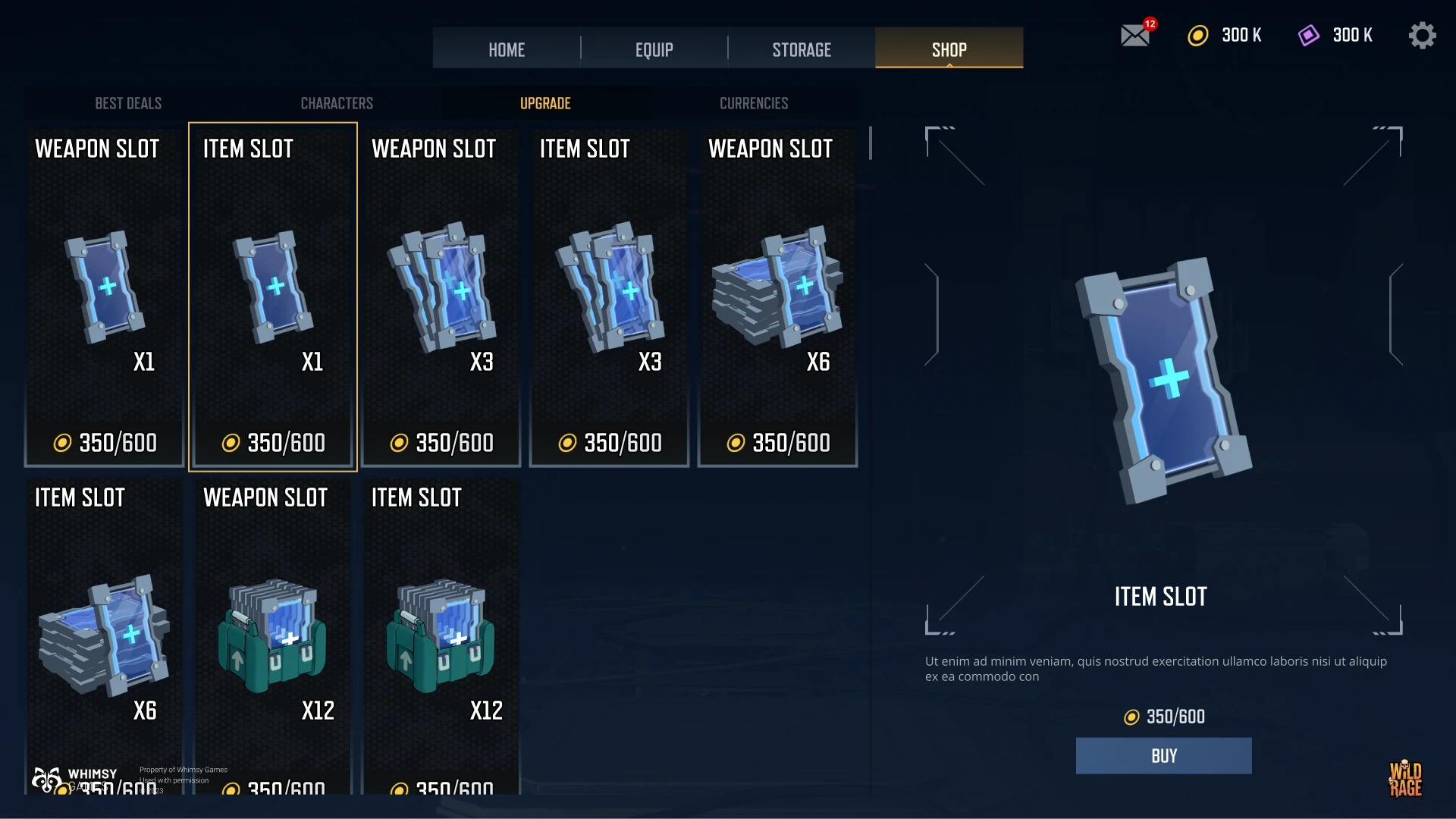Image resolution: width=1456 pixels, height=819 pixels.
Task: Choose the Weapon Slot X12 crate
Action: 273,637
